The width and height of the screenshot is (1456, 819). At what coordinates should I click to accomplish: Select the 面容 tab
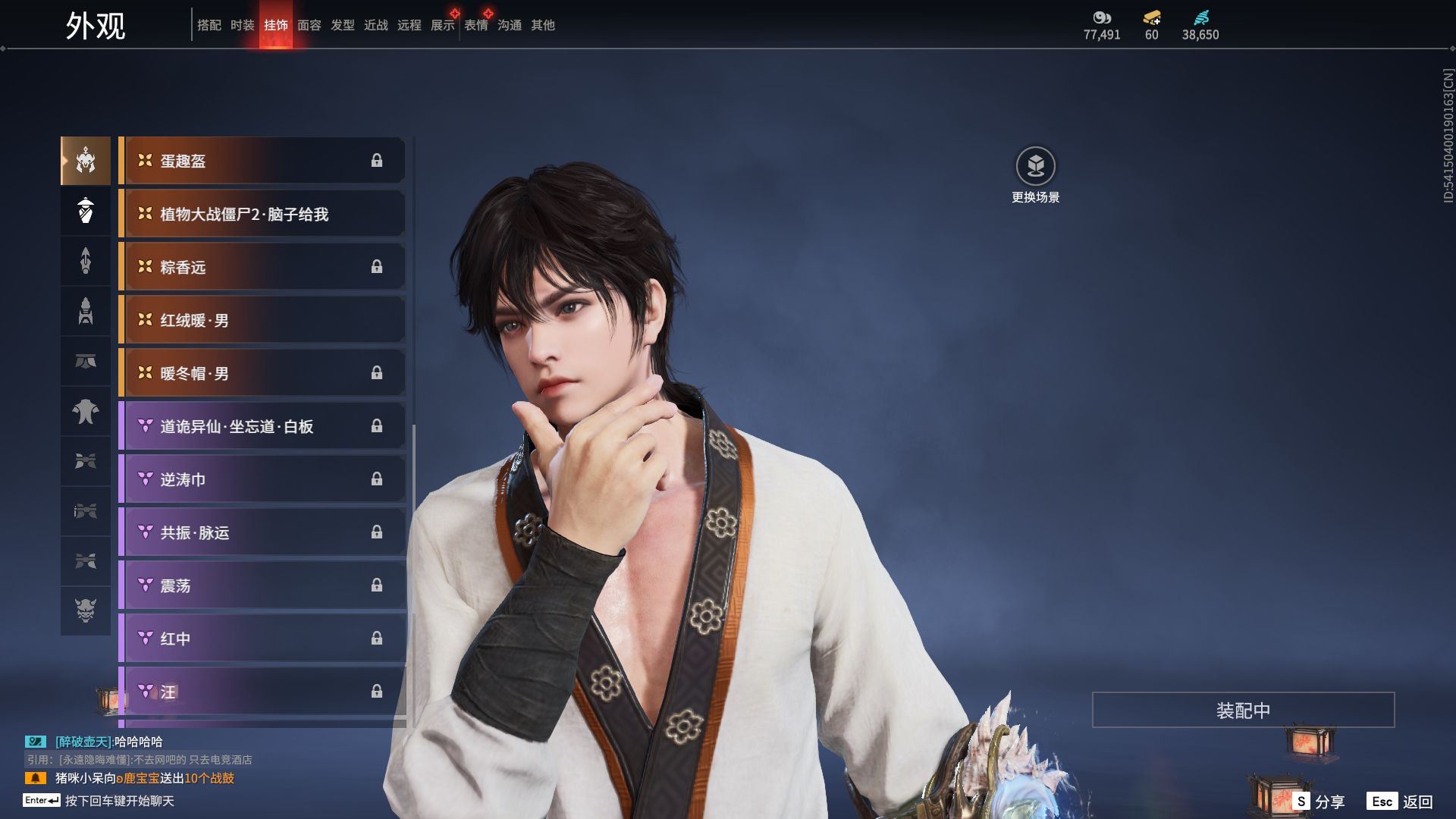(x=309, y=25)
